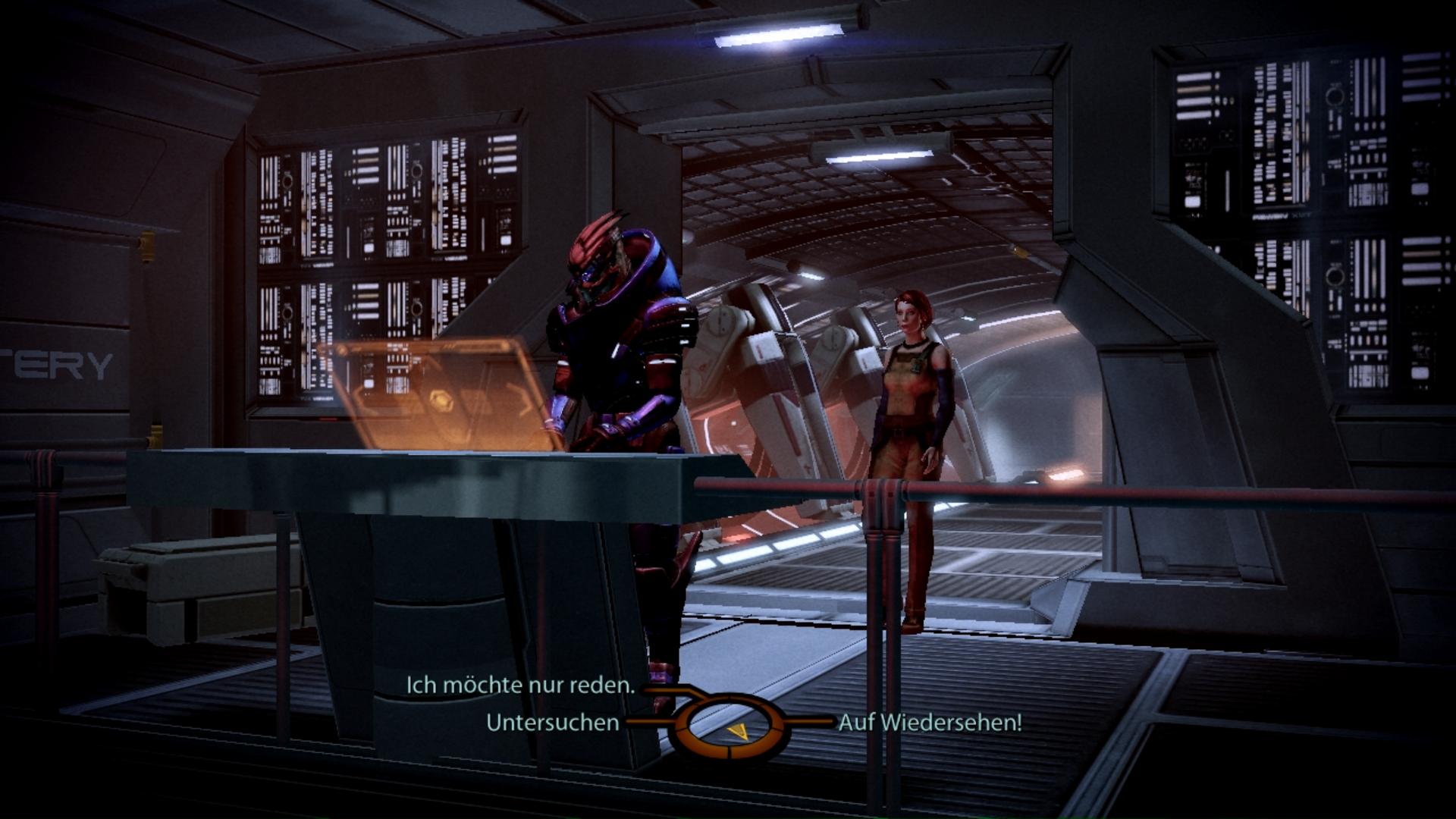This screenshot has width=1456, height=819.
Task: Choose "Ich möchte nur reden." dialogue option
Action: coord(519,686)
